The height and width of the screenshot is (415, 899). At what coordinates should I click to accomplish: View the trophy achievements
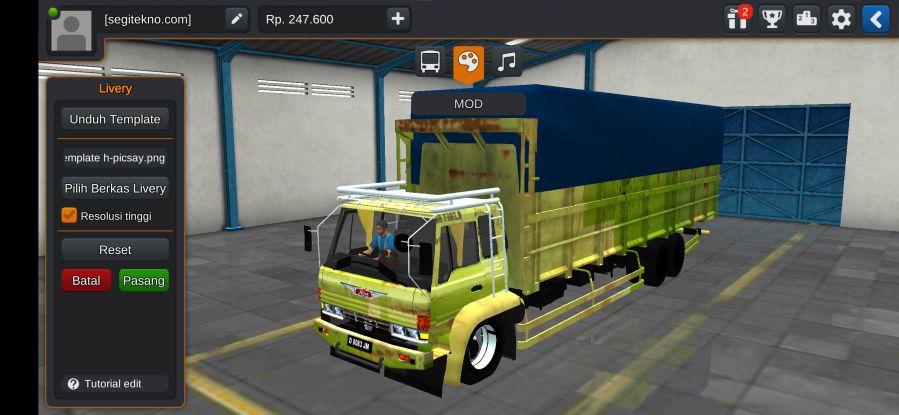(x=771, y=18)
